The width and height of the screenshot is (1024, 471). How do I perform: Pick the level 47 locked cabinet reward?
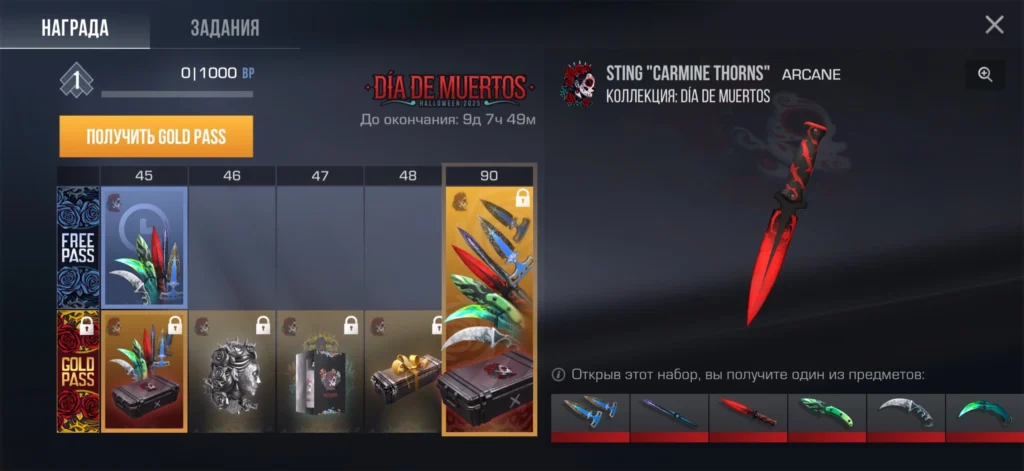coord(320,371)
